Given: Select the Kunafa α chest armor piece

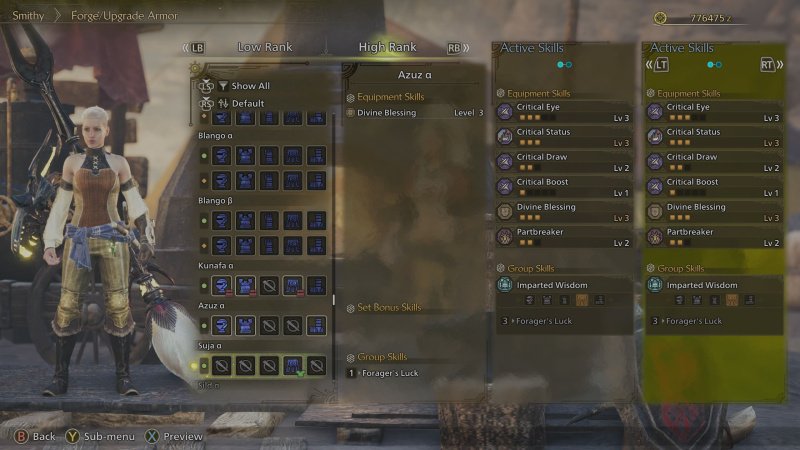Looking at the screenshot, I should coord(245,286).
